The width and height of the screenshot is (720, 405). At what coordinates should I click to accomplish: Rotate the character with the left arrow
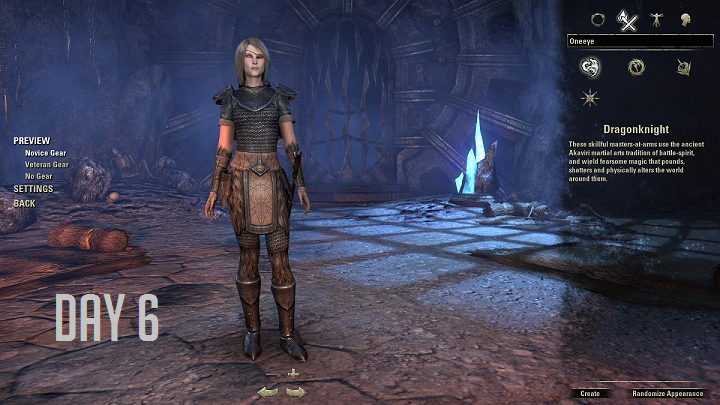(x=267, y=392)
